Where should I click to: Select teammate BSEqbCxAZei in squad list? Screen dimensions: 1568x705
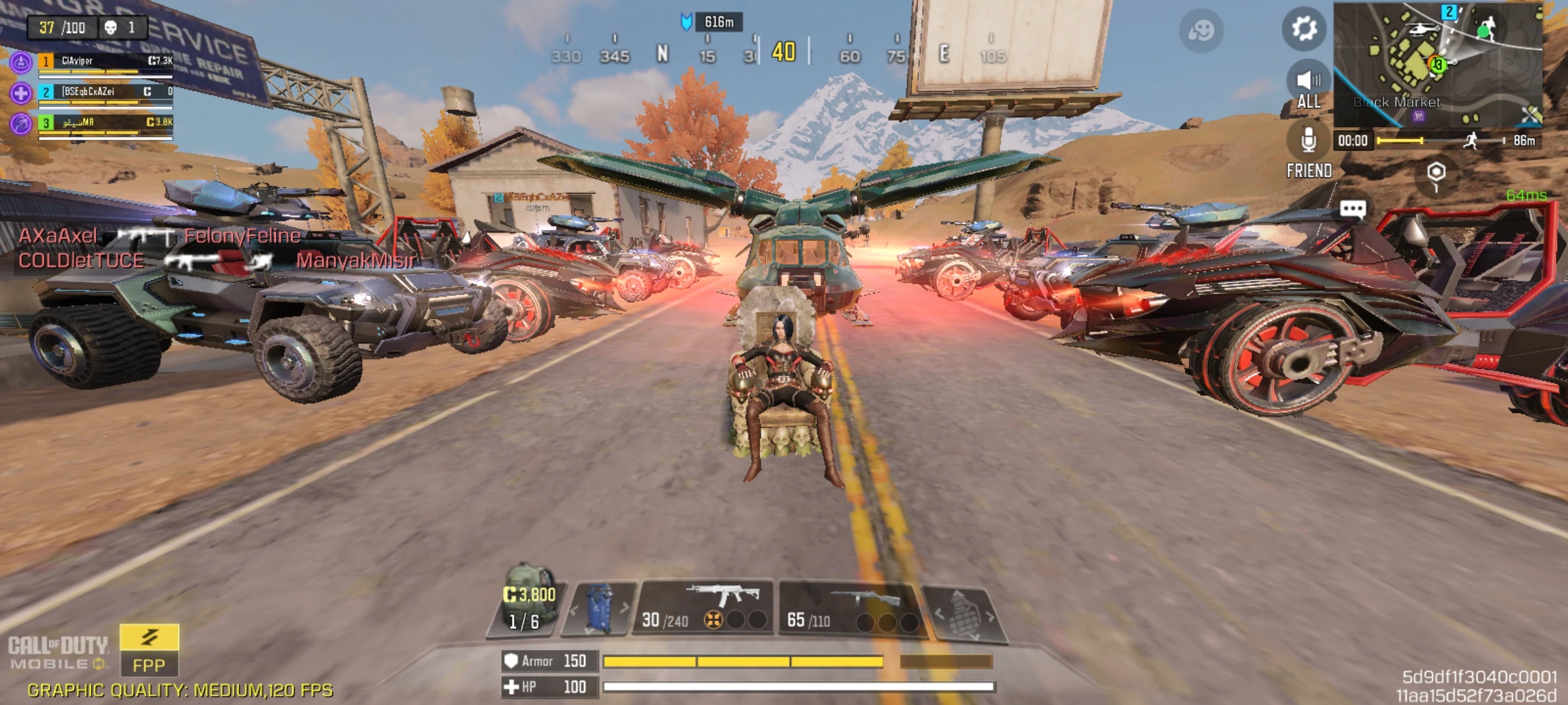(105, 93)
